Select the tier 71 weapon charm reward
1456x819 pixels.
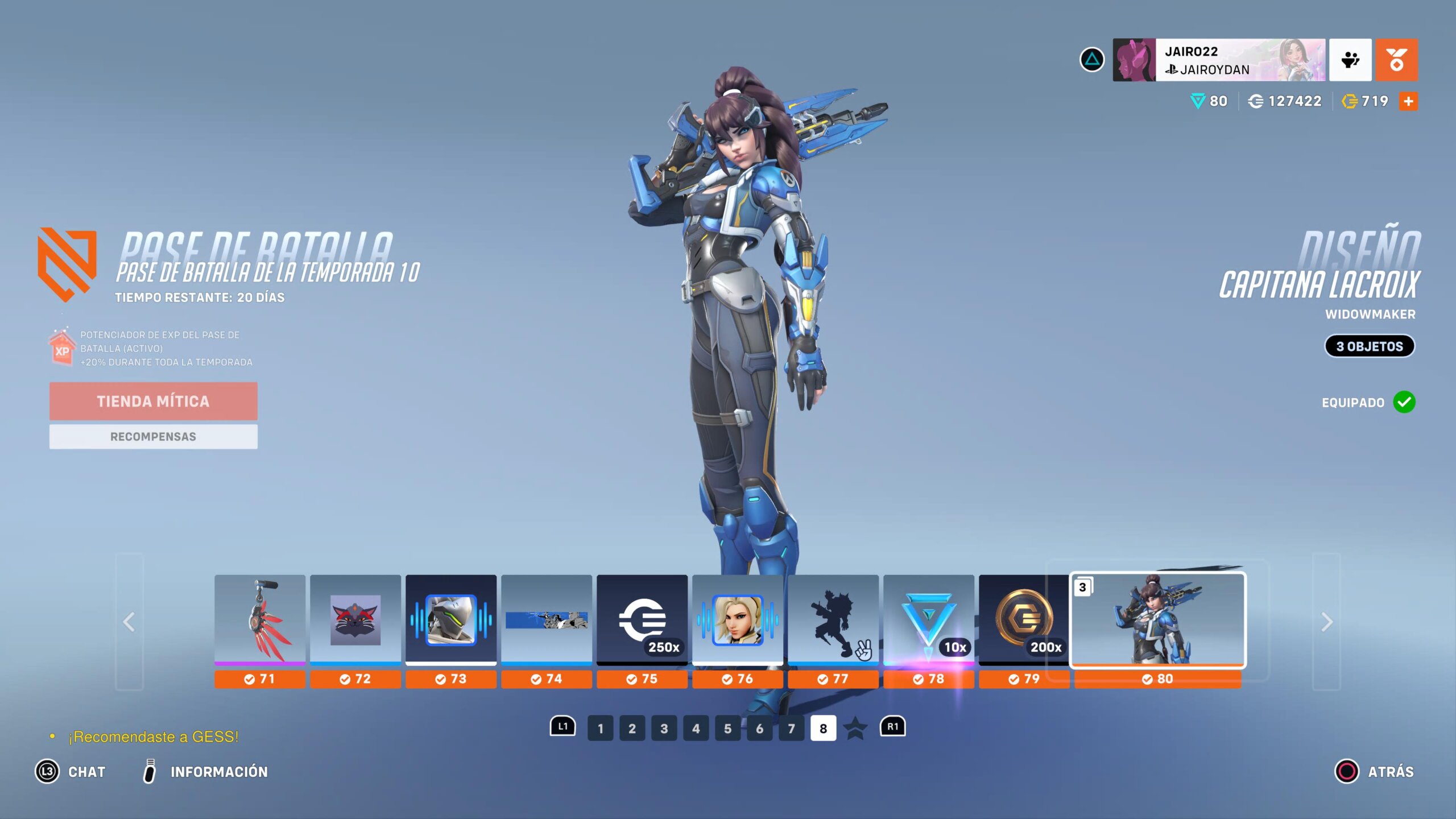(x=260, y=620)
